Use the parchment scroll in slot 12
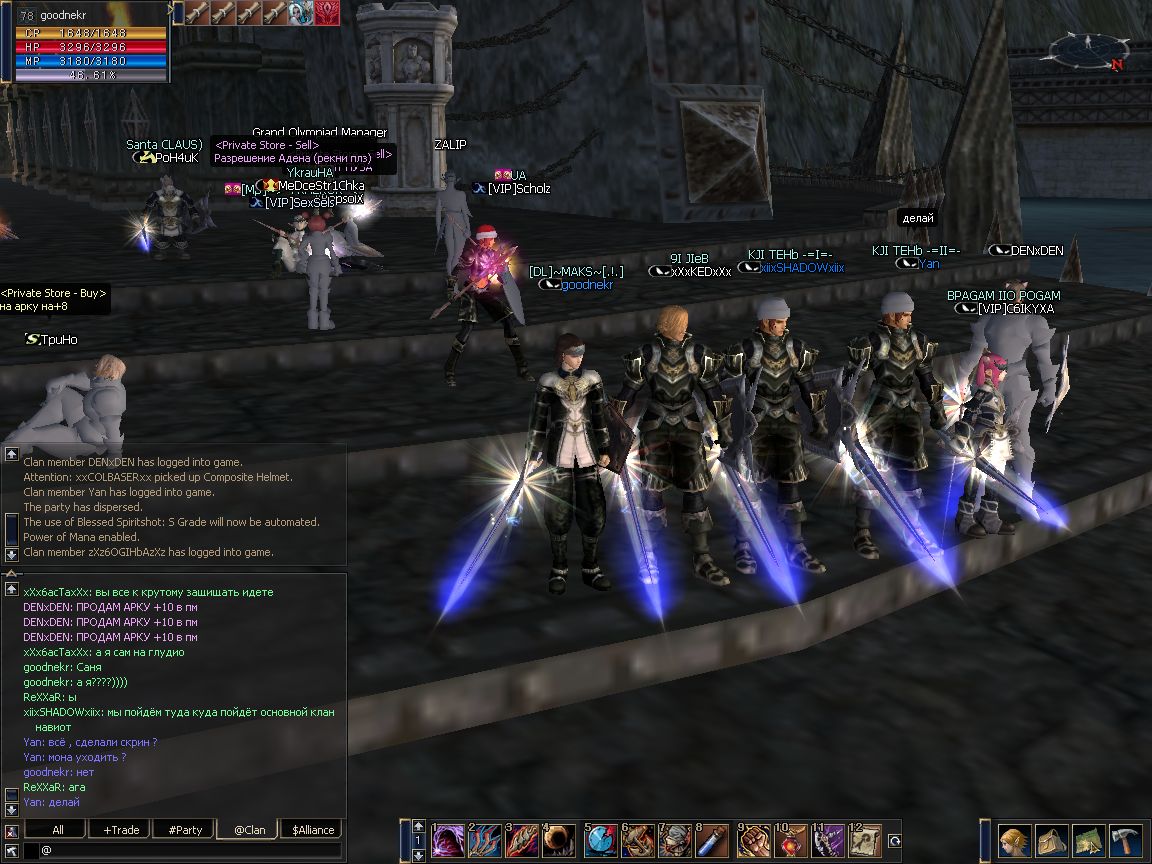 (864, 840)
